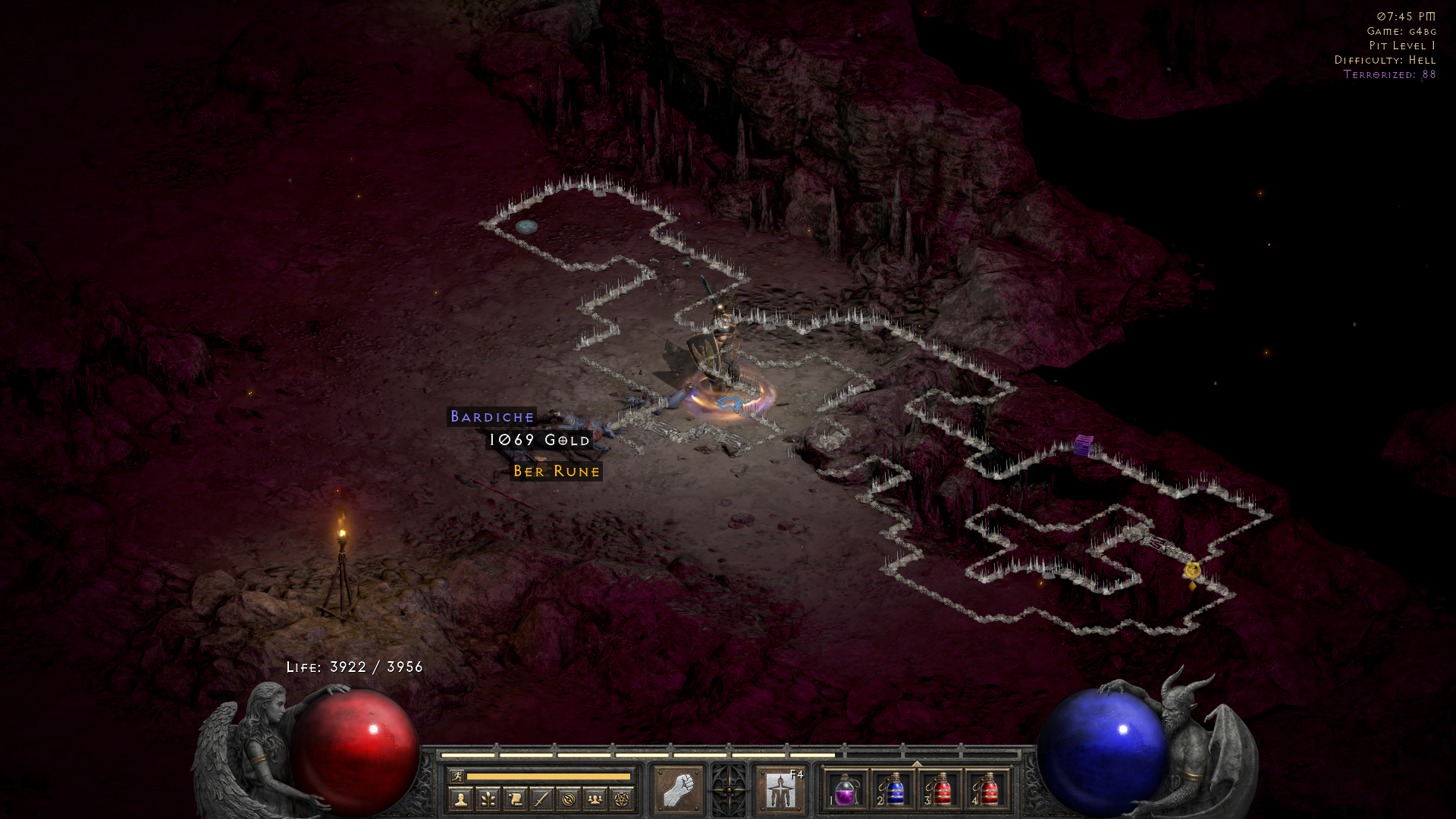Expand the extra belt rows arrow above potions
Screen dimensions: 1456x819
tap(917, 763)
